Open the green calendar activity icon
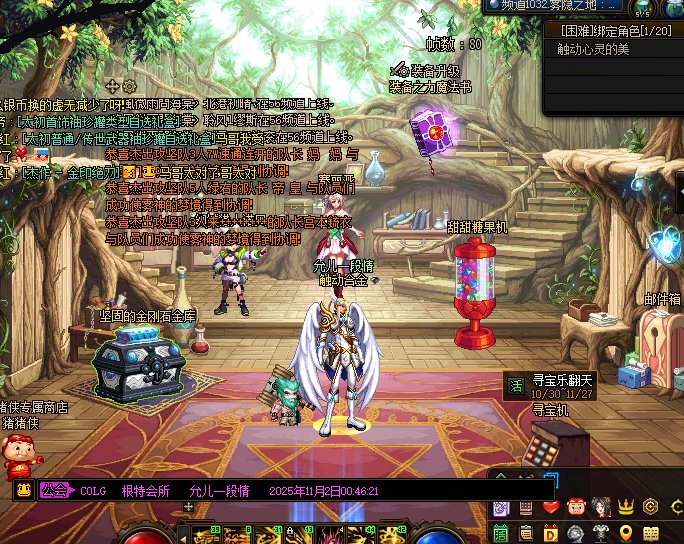 point(501,532)
